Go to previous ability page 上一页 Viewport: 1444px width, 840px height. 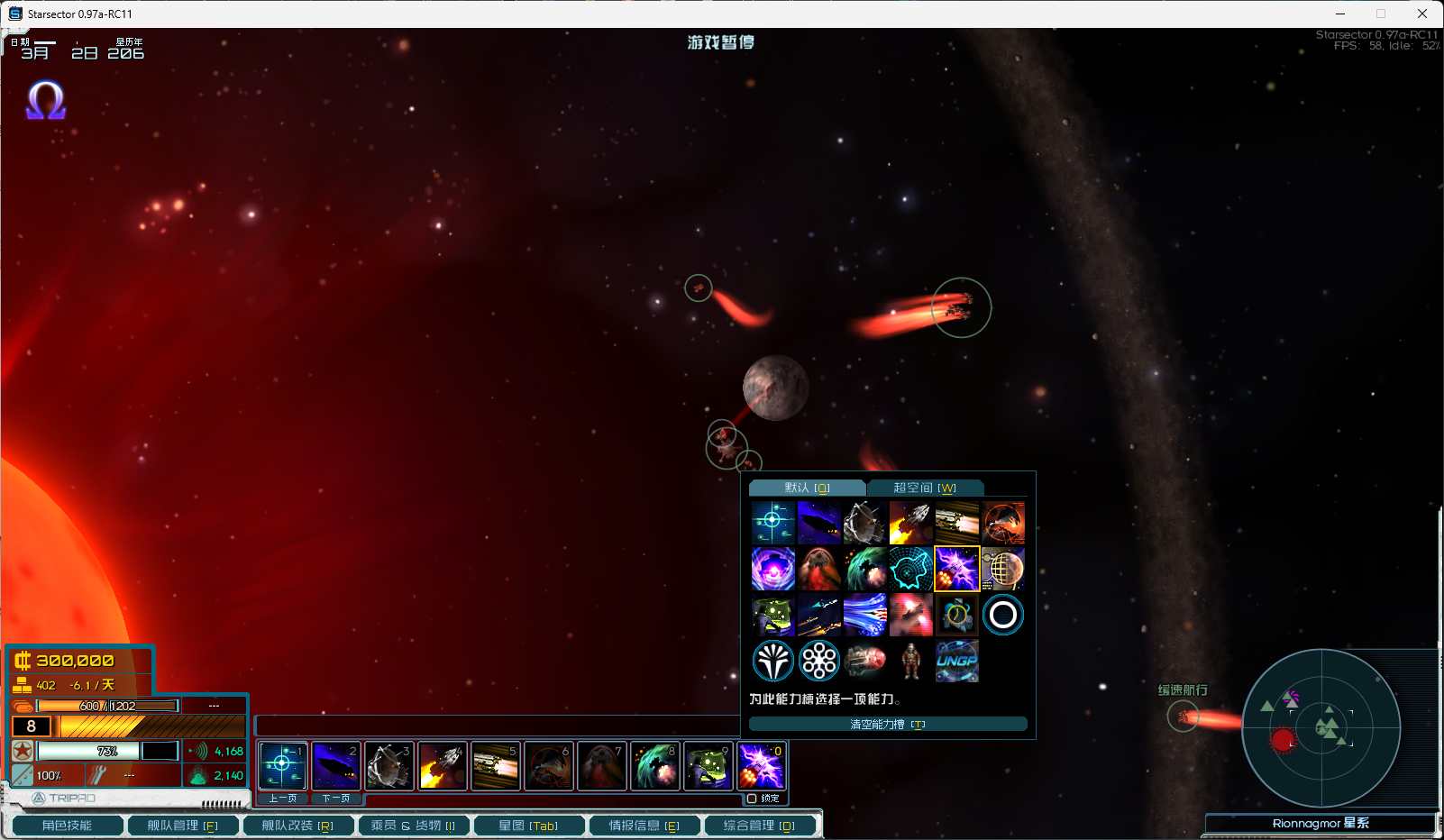click(x=283, y=799)
